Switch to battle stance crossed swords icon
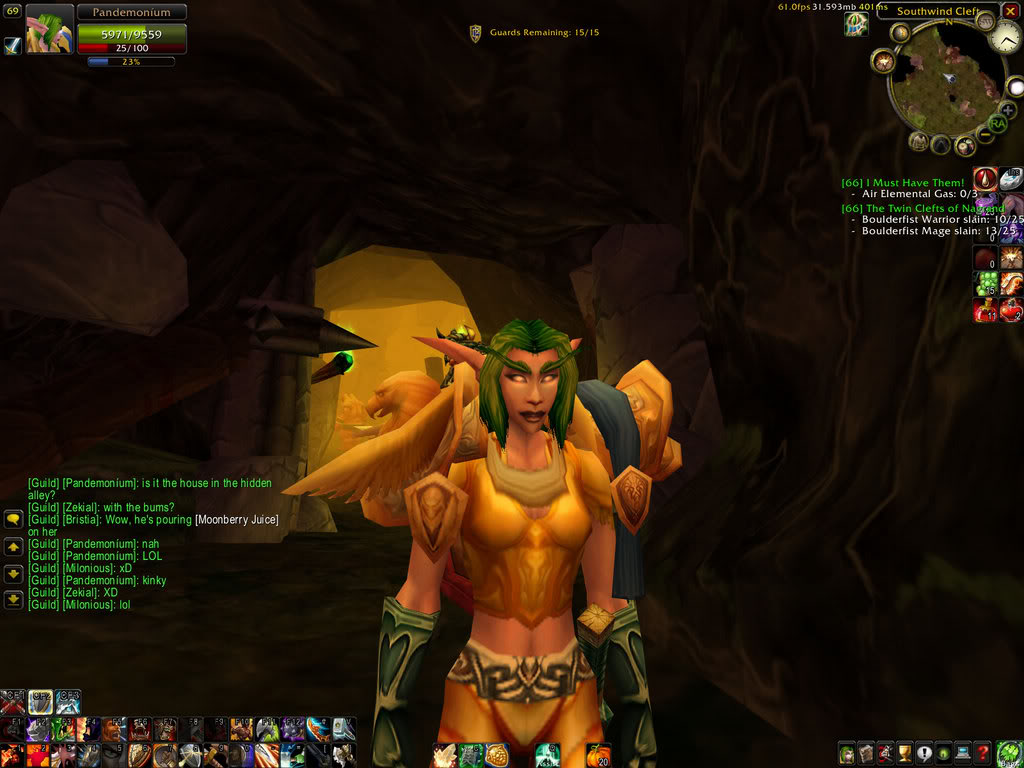The image size is (1024, 768). pos(13,701)
